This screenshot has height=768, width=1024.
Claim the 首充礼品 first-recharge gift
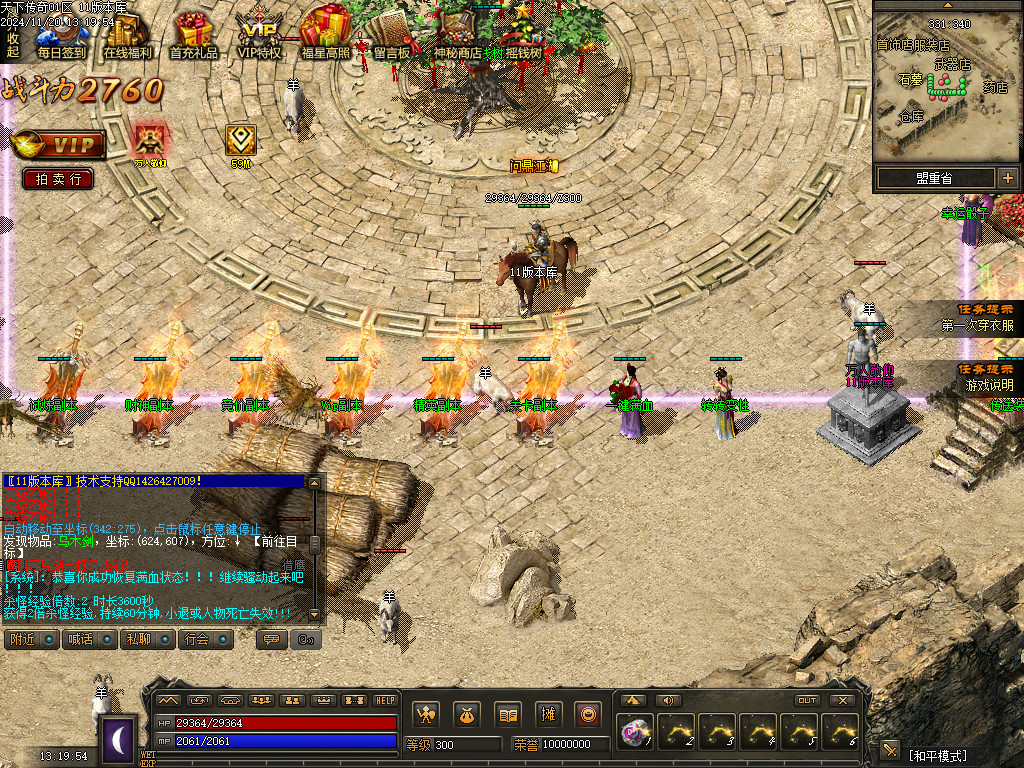point(193,35)
